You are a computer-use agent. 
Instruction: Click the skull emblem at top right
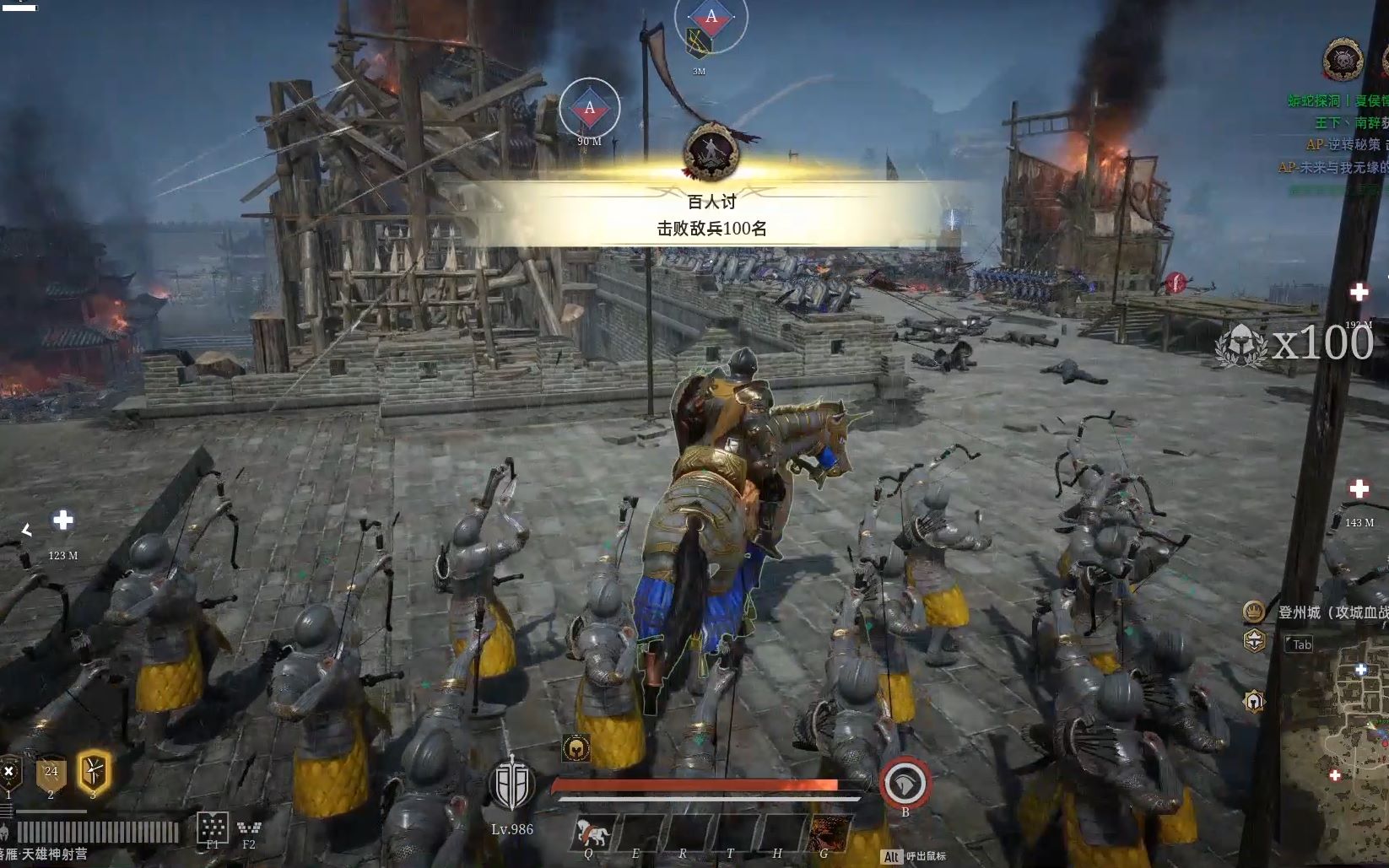tap(1343, 61)
